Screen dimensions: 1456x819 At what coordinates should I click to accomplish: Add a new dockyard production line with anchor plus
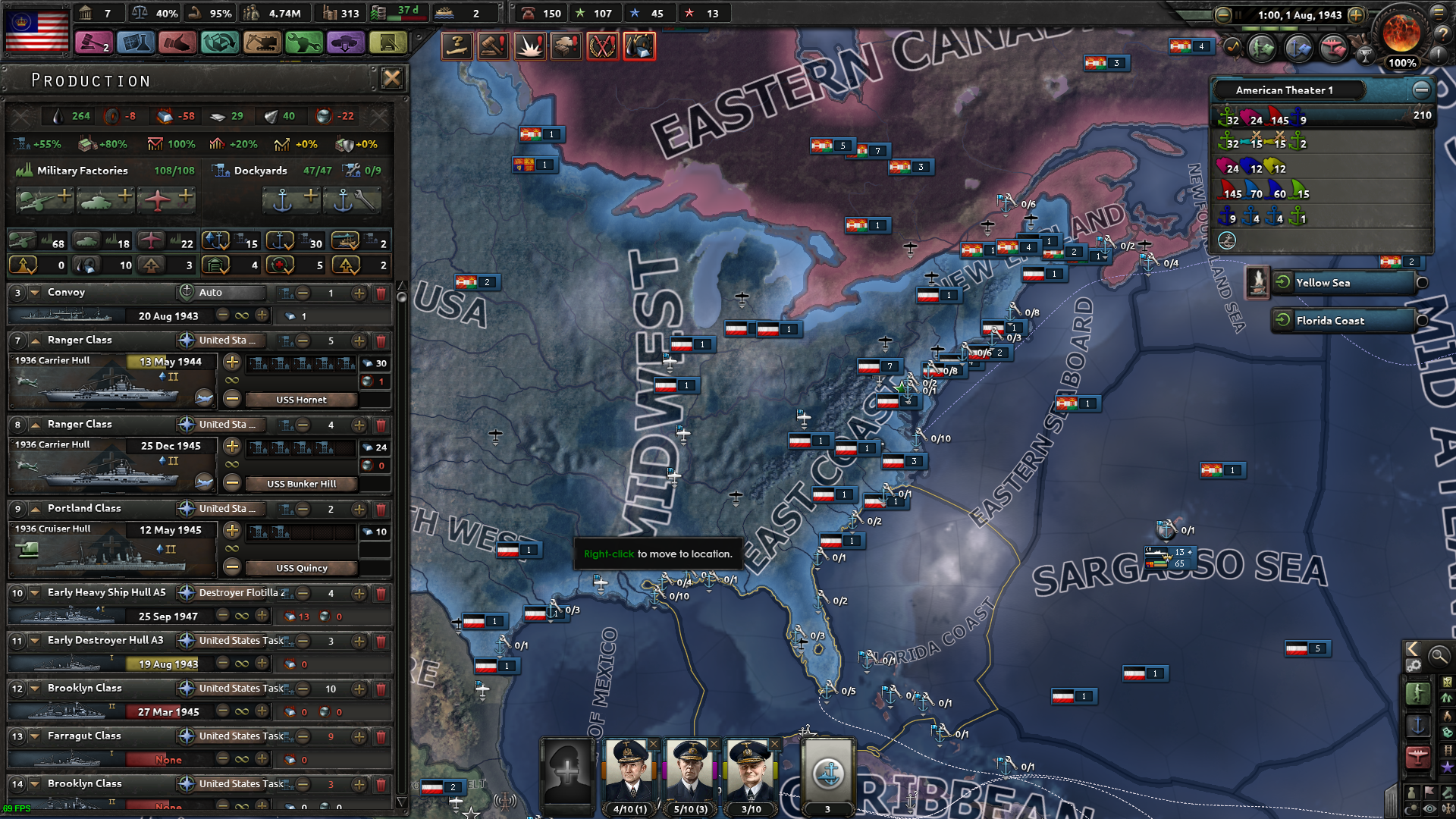[x=291, y=199]
